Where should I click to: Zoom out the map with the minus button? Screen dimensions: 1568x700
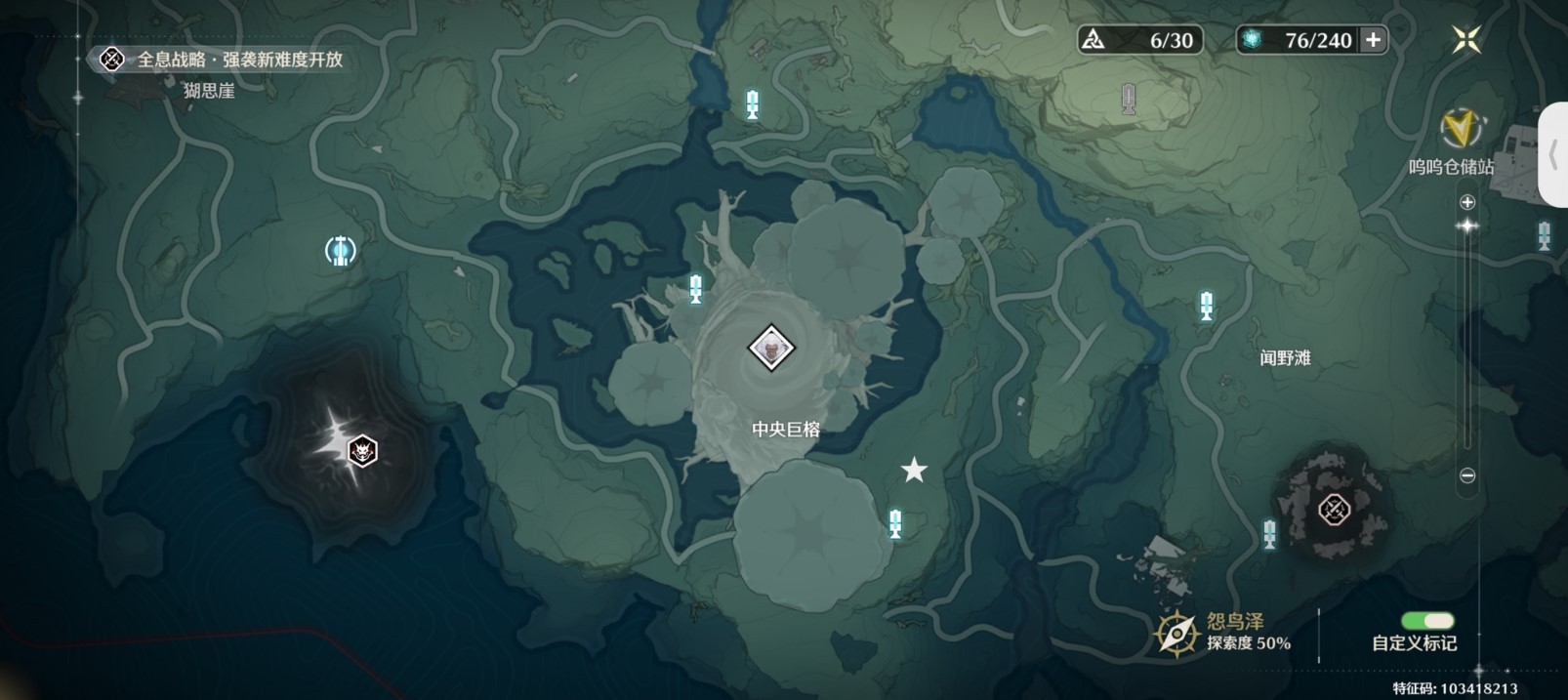(x=1466, y=475)
